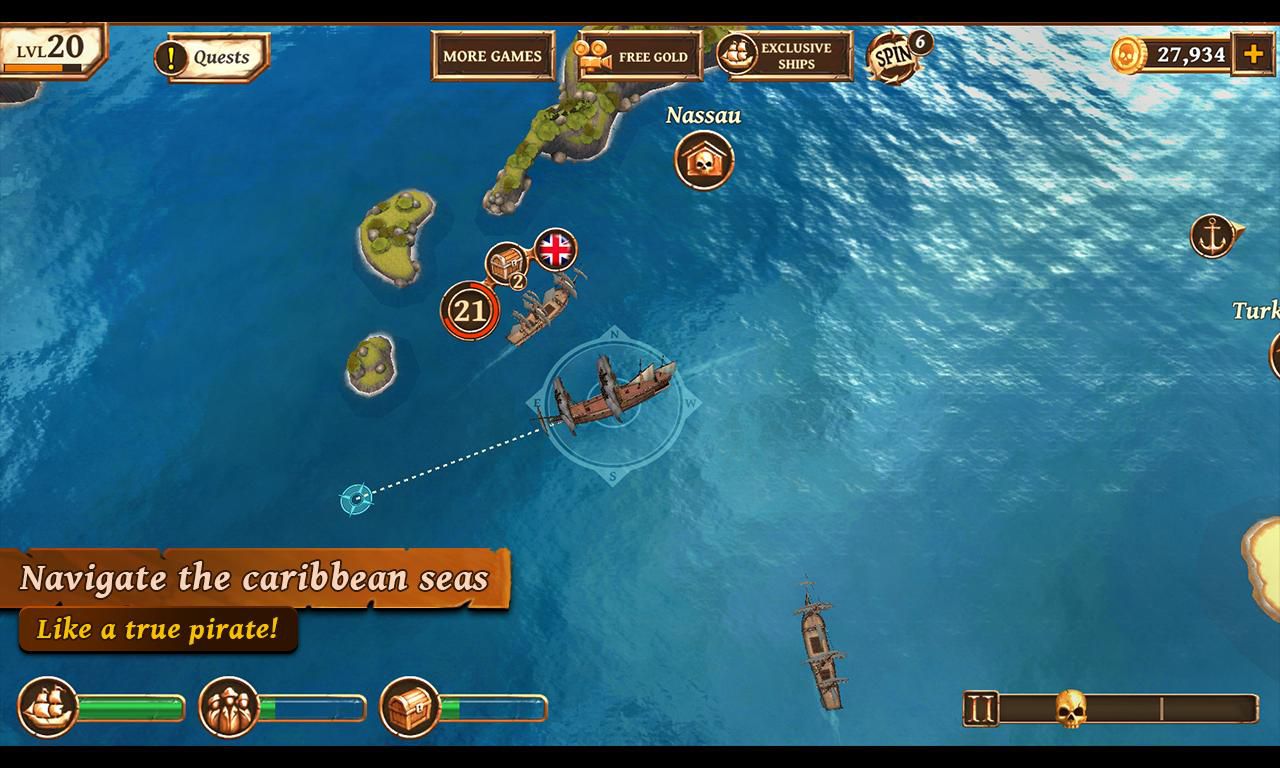Open the Exclusive Ships shop
1280x768 pixels.
pos(785,56)
